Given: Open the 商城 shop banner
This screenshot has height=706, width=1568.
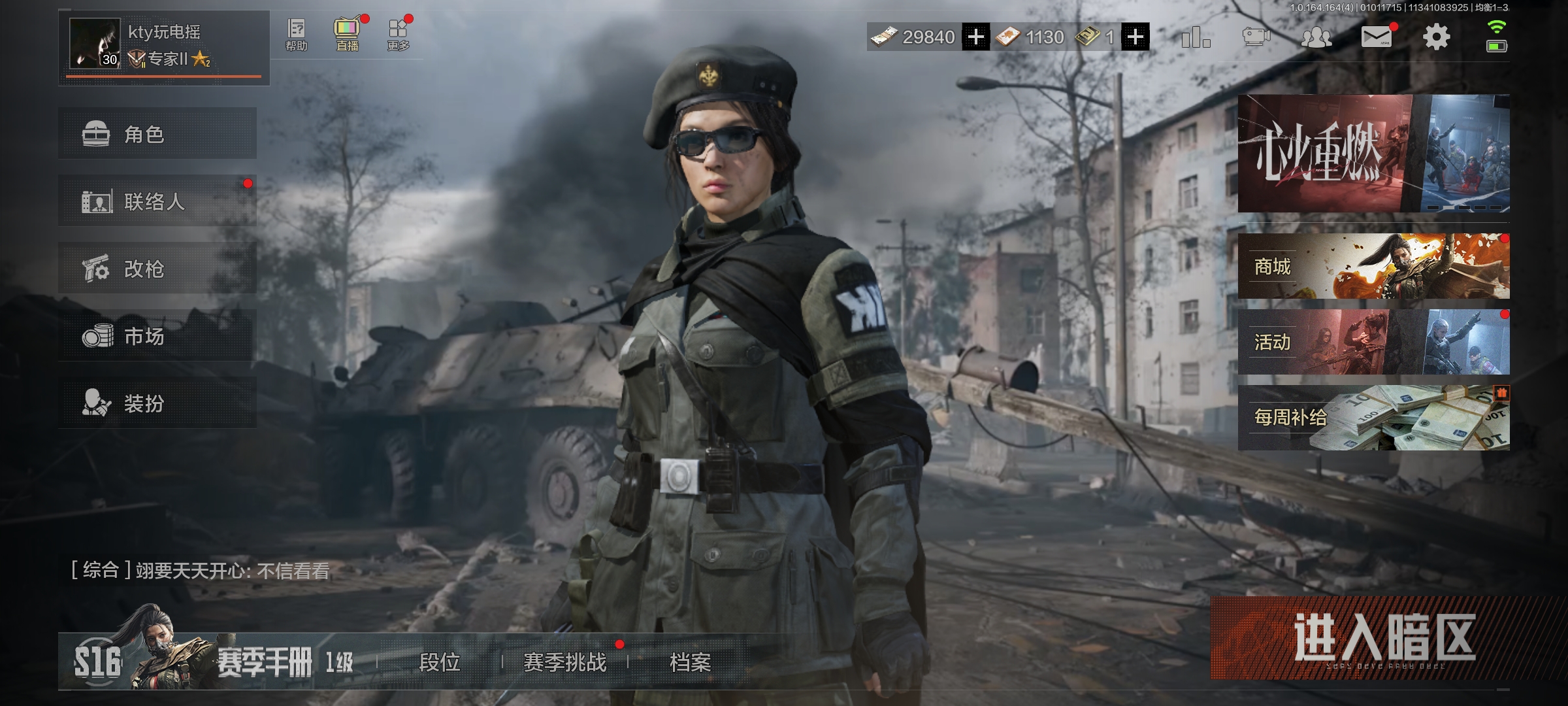Looking at the screenshot, I should (1373, 267).
